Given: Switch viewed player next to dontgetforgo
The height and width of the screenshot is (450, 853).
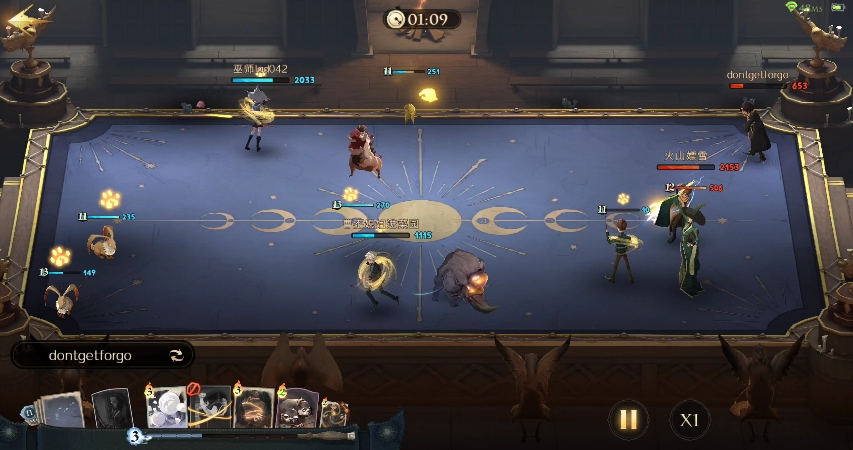Looking at the screenshot, I should pyautogui.click(x=177, y=355).
